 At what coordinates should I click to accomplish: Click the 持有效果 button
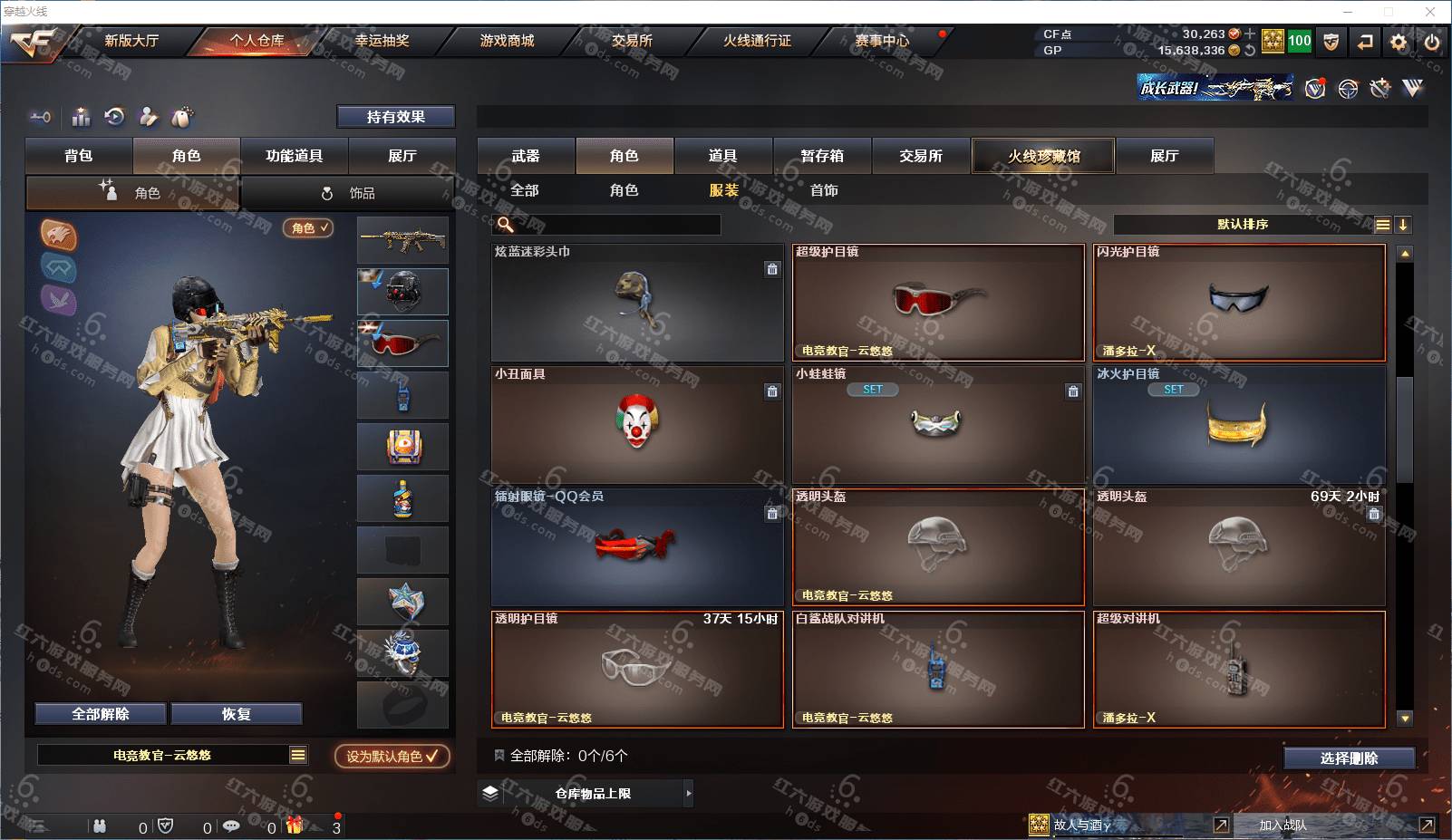pyautogui.click(x=396, y=117)
